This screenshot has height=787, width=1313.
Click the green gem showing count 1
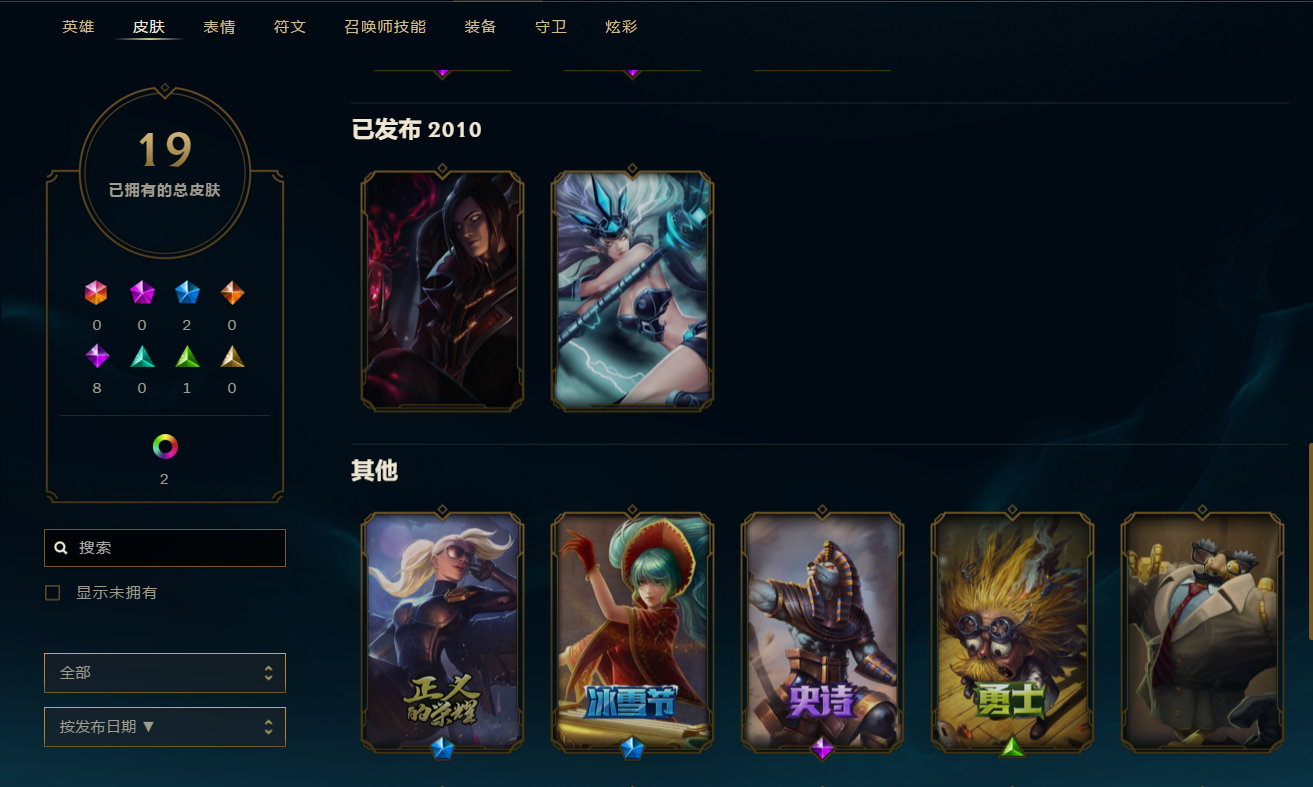coord(187,356)
